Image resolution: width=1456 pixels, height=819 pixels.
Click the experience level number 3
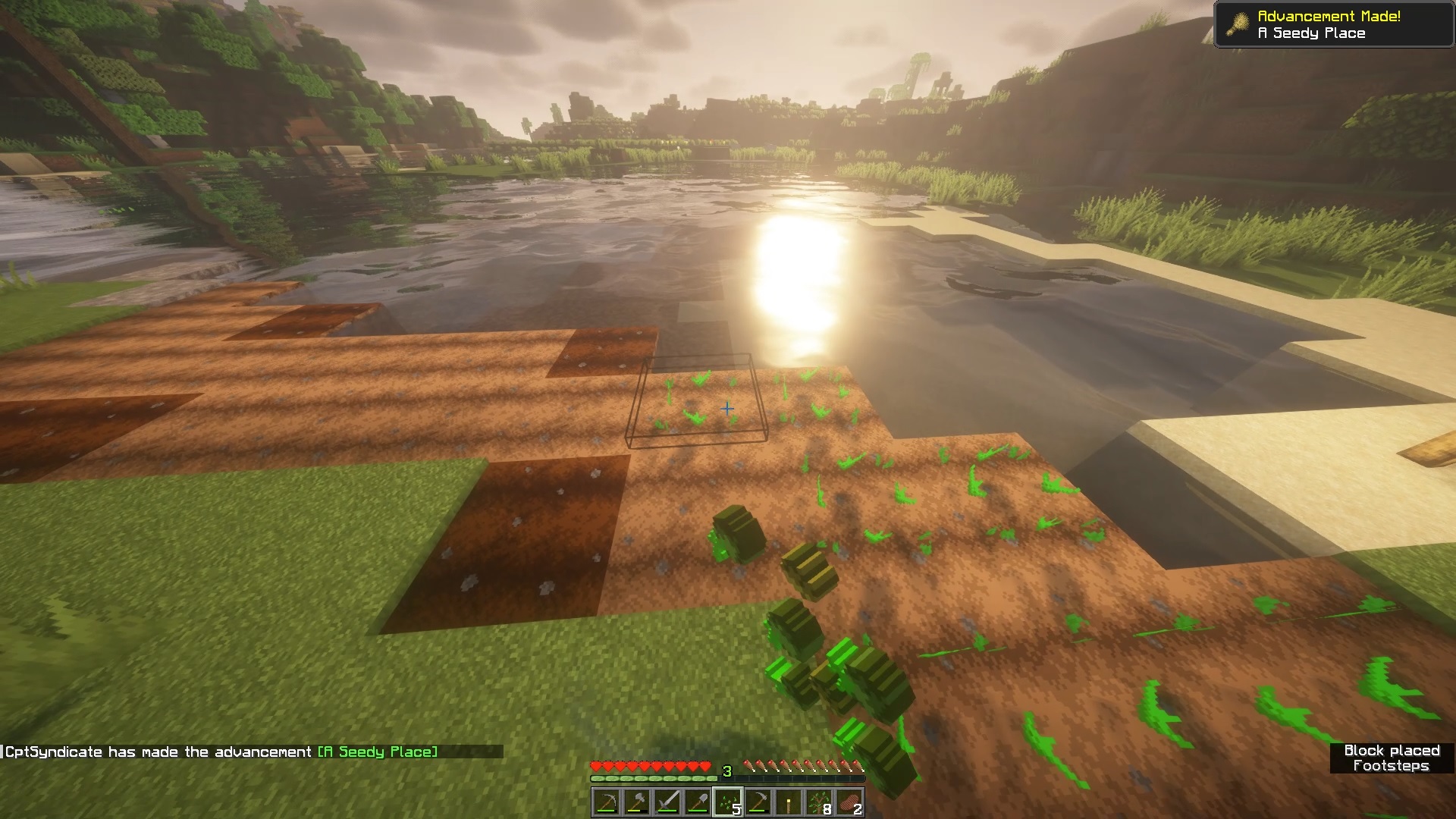[x=726, y=769]
